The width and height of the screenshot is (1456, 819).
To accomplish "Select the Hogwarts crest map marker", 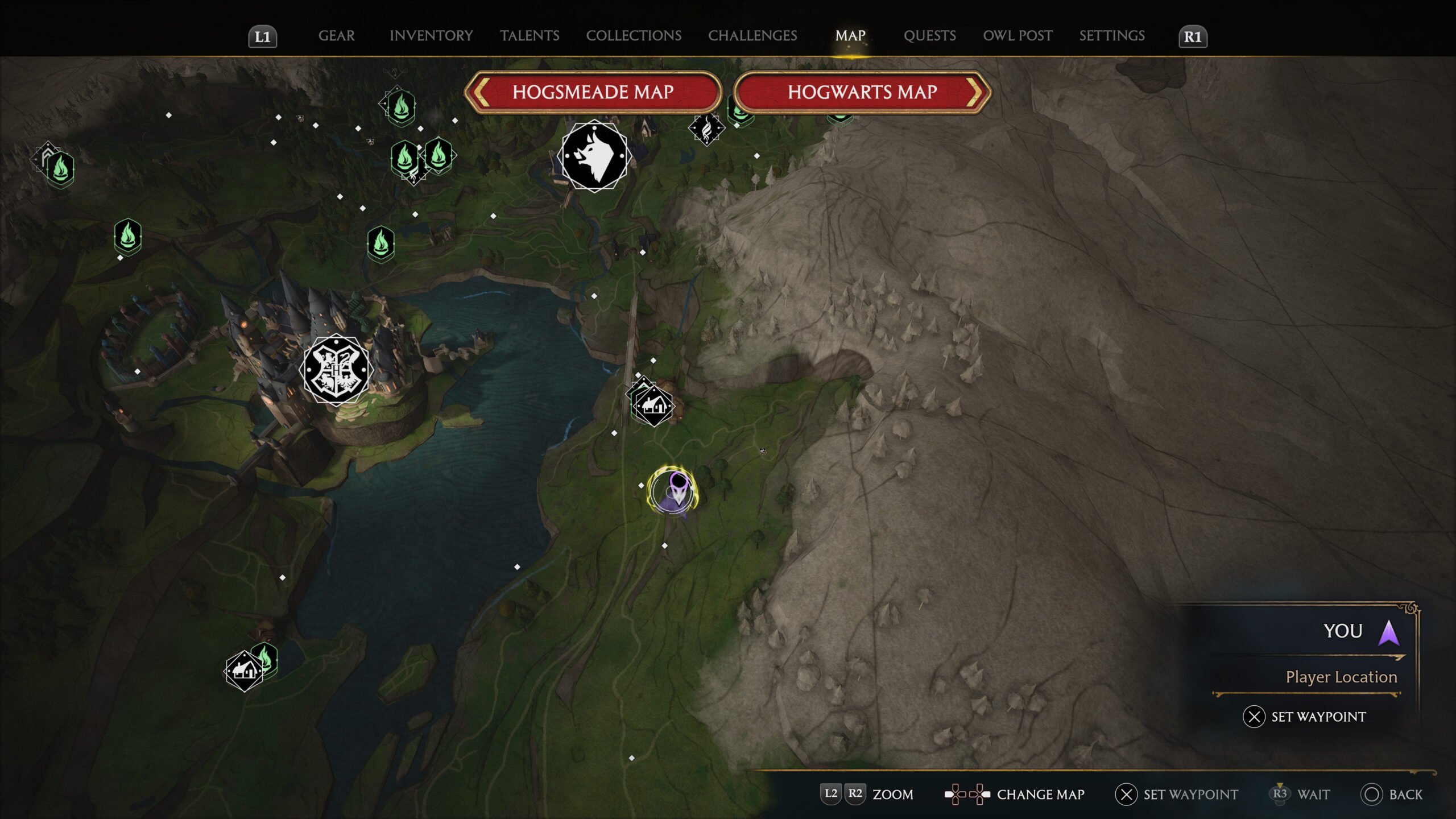I will (x=336, y=370).
